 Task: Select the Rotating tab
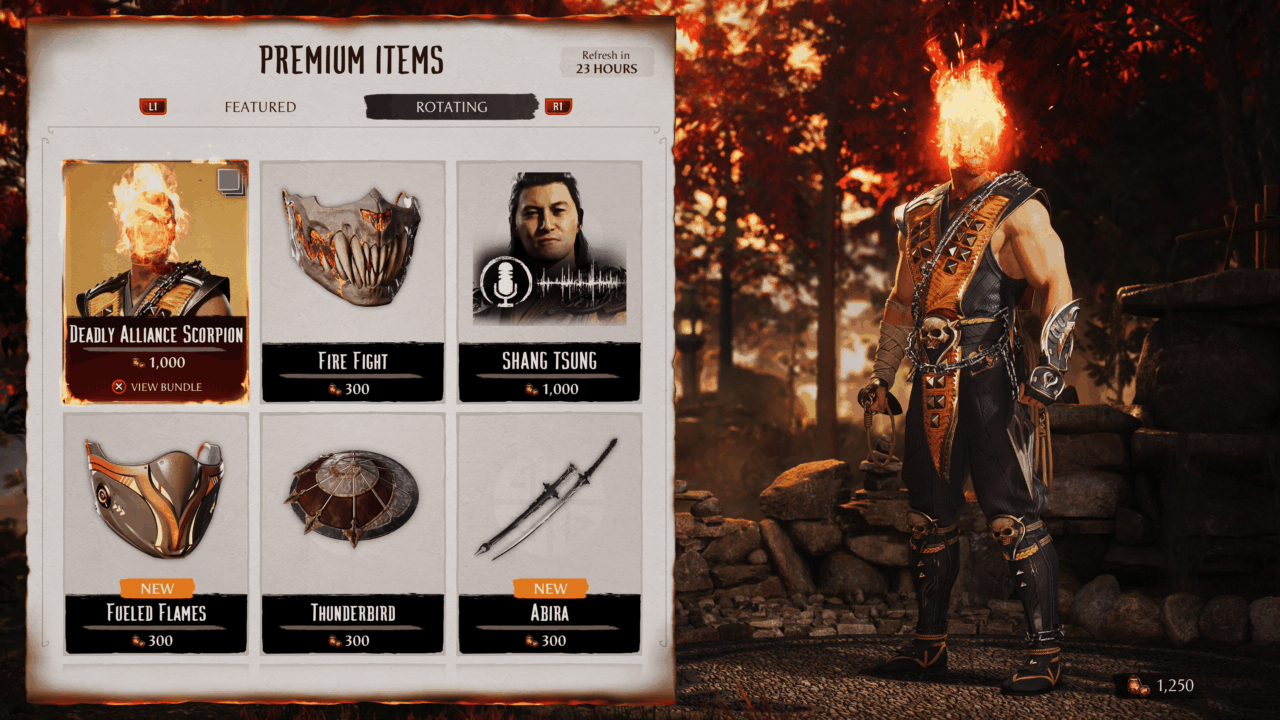[451, 107]
